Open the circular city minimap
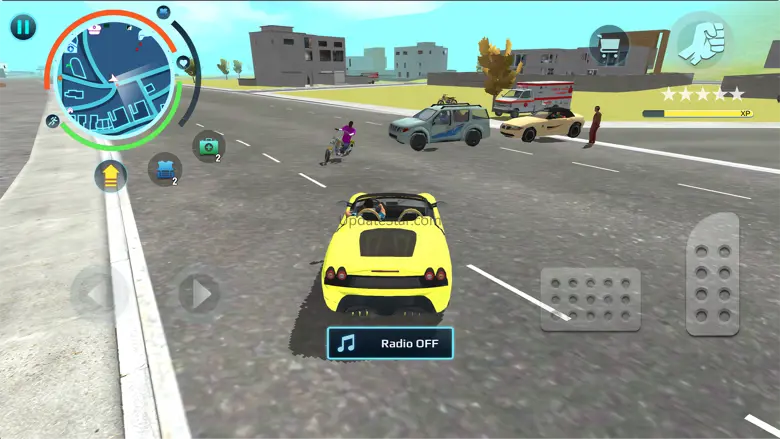Screen dimensions: 780x439 (x=114, y=81)
